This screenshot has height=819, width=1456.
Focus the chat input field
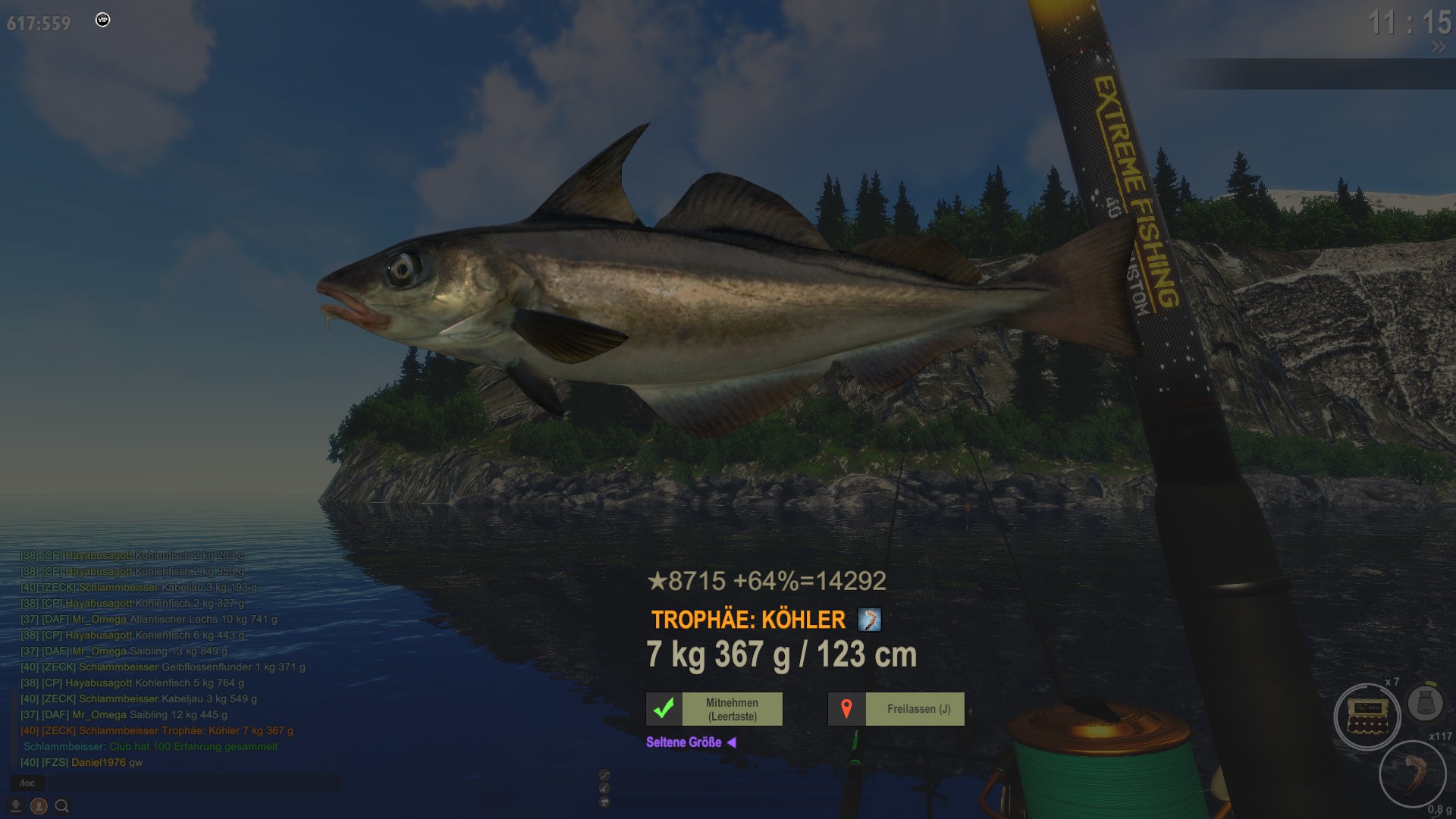pos(190,783)
